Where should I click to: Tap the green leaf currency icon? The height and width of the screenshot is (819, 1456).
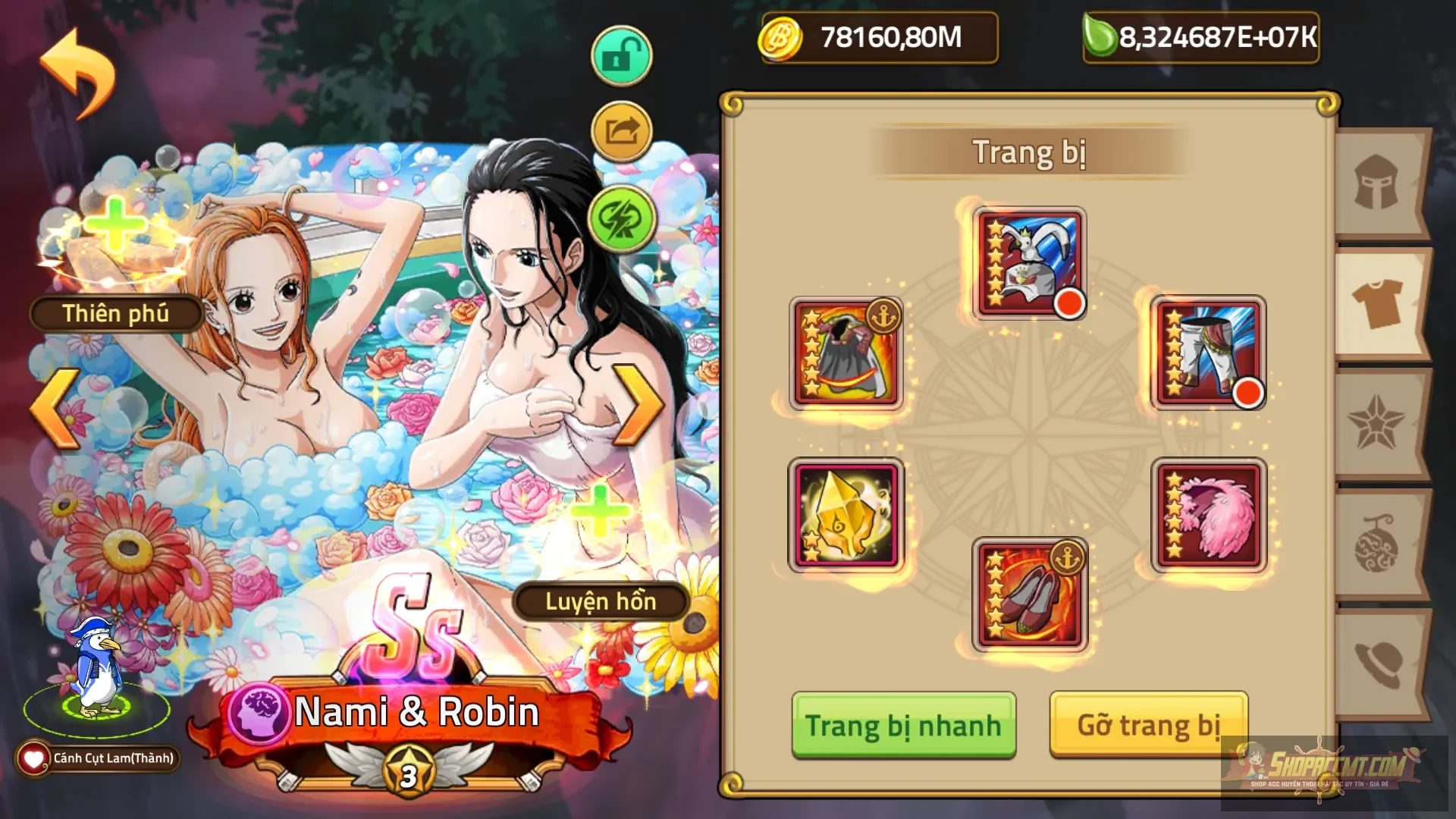click(1099, 34)
